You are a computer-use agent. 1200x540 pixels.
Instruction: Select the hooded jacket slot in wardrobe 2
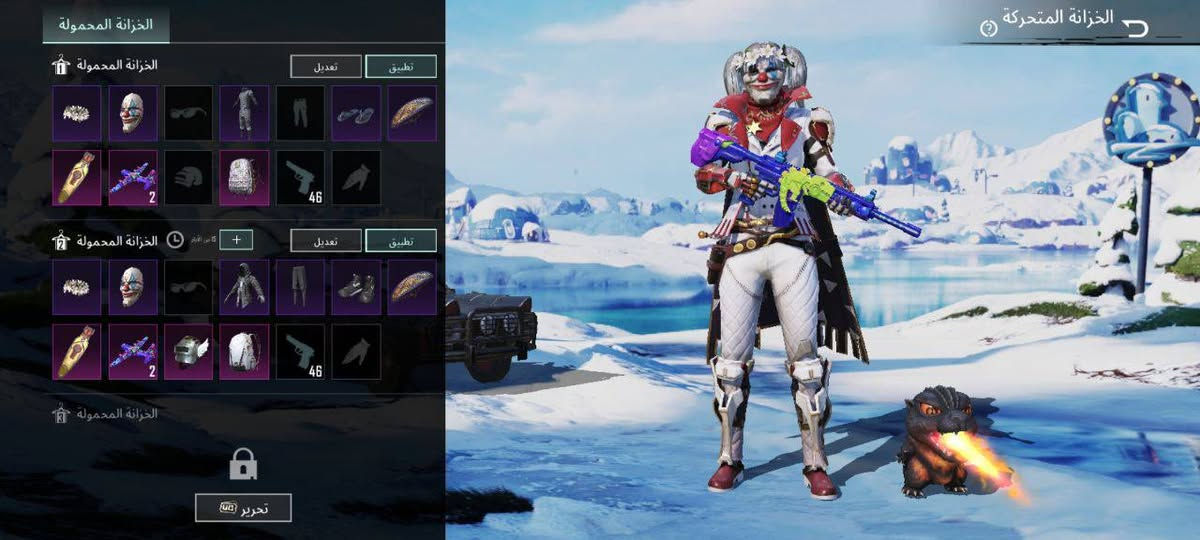244,288
